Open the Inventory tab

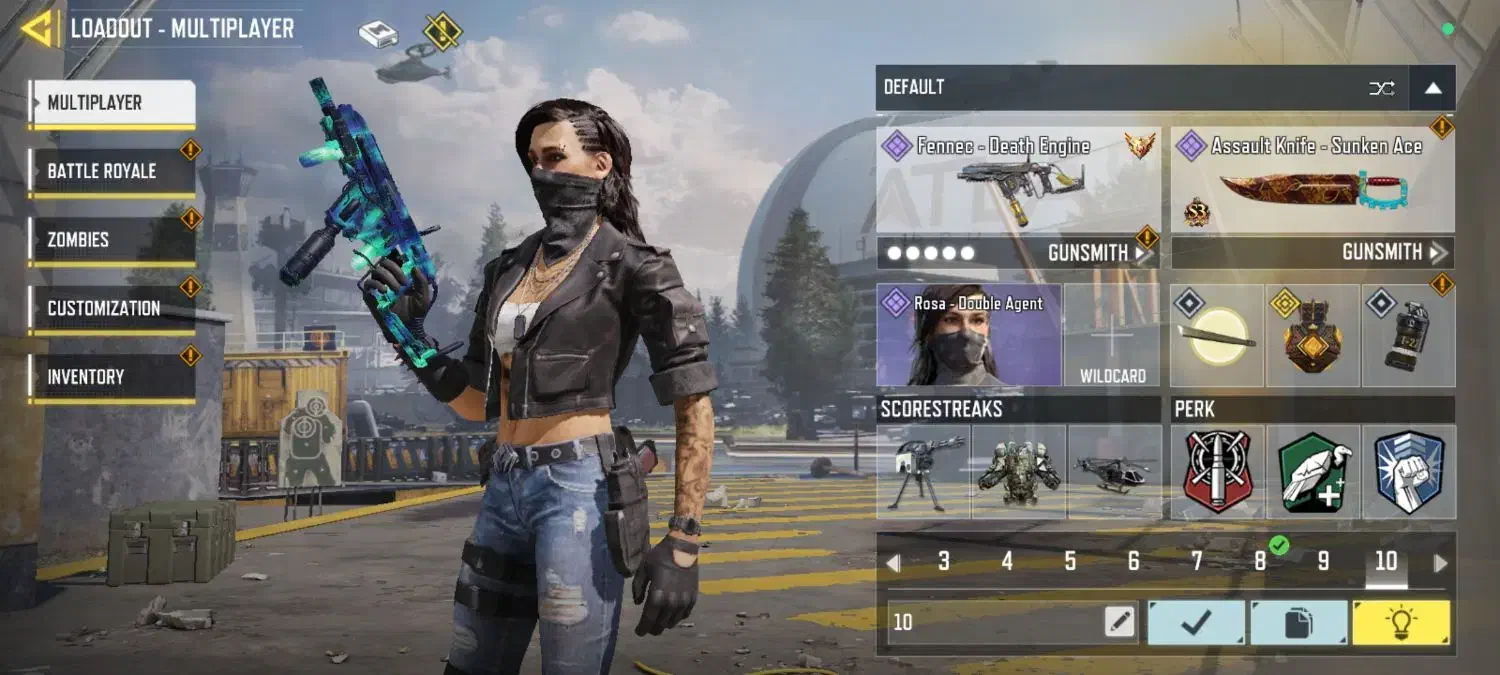pos(112,377)
